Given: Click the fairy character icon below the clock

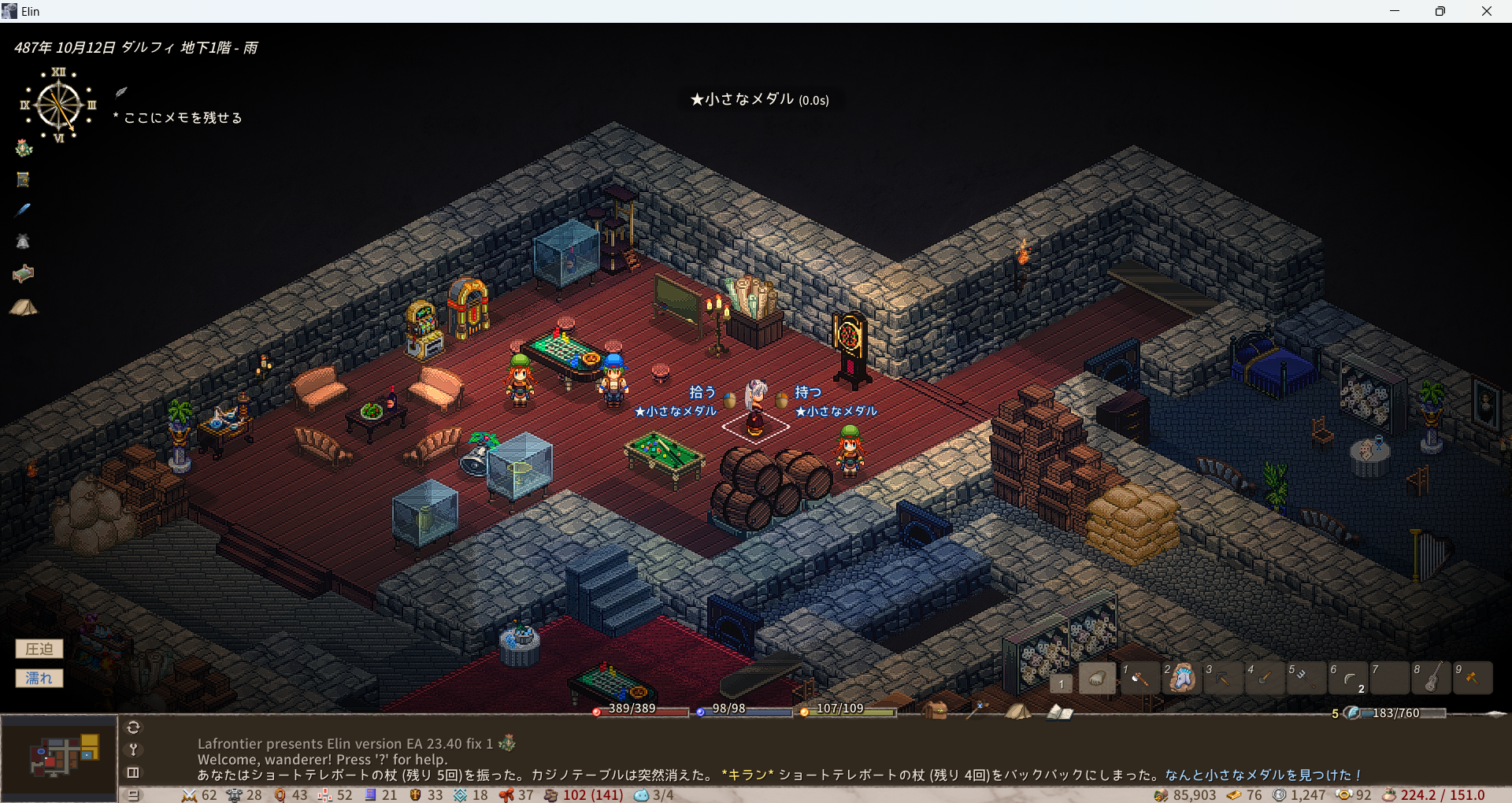Looking at the screenshot, I should (24, 148).
